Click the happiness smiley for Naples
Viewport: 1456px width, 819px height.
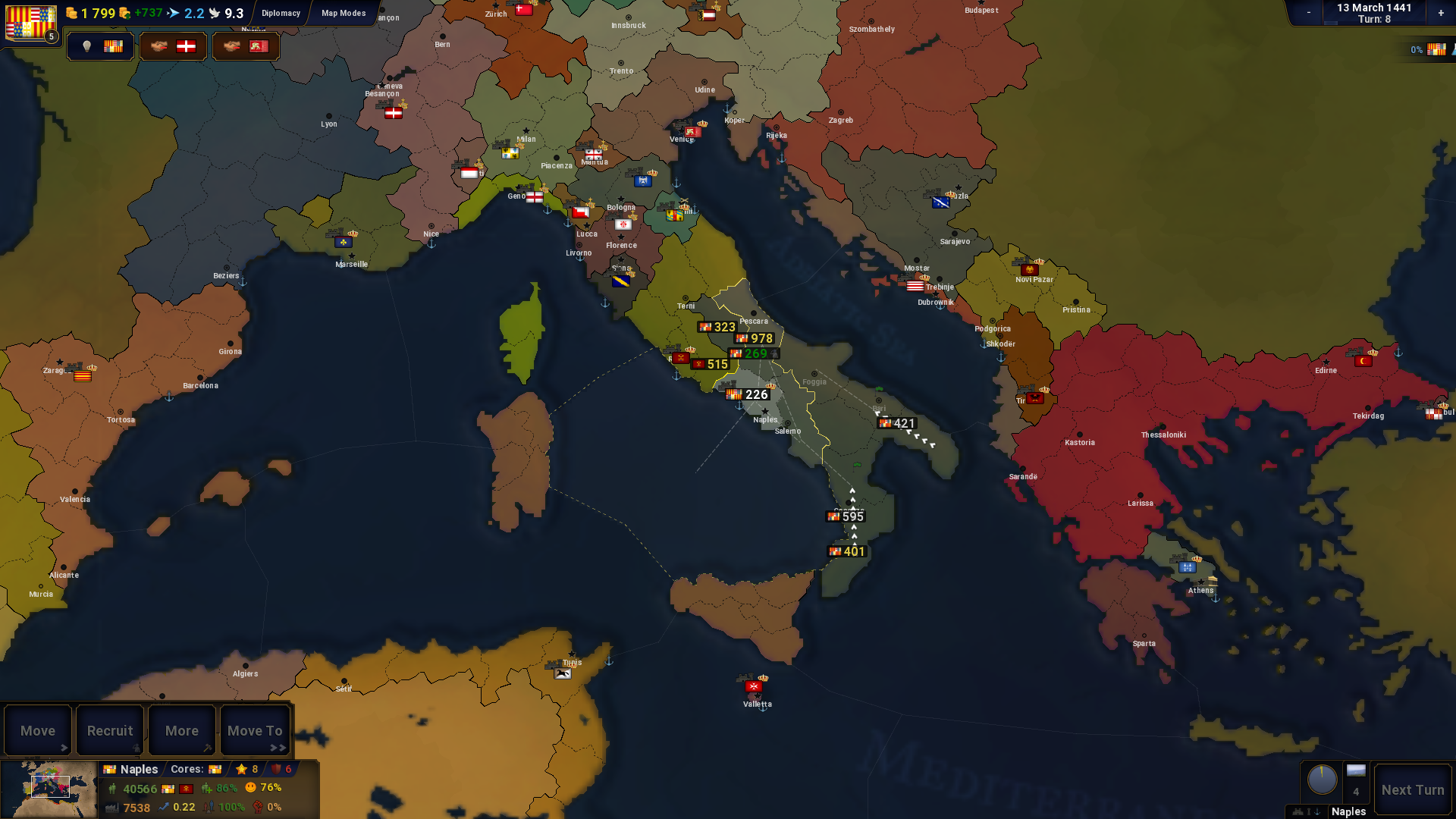[251, 789]
